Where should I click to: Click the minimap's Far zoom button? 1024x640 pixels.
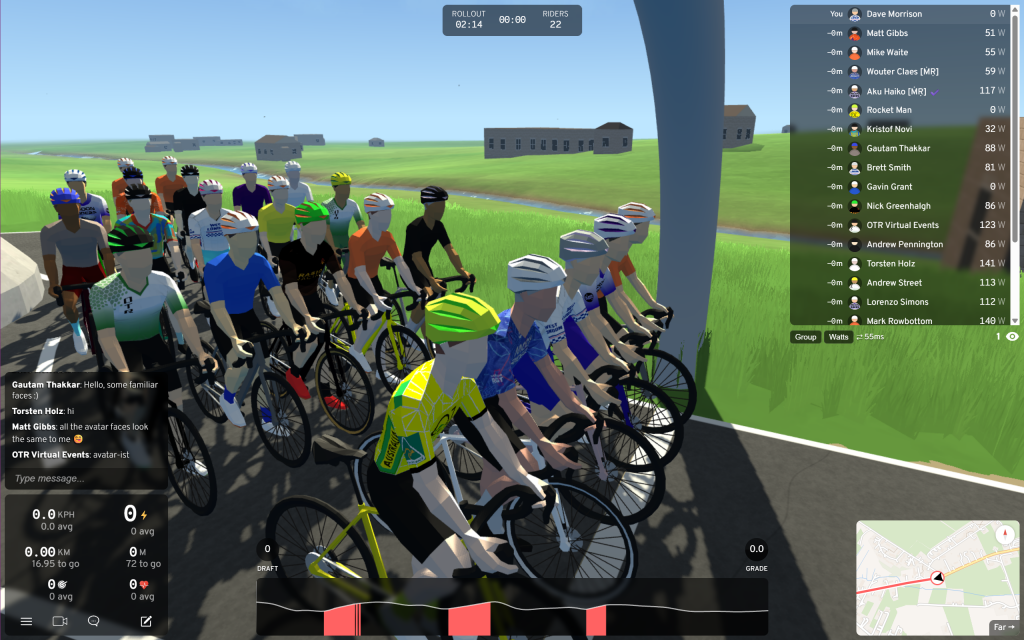1003,628
